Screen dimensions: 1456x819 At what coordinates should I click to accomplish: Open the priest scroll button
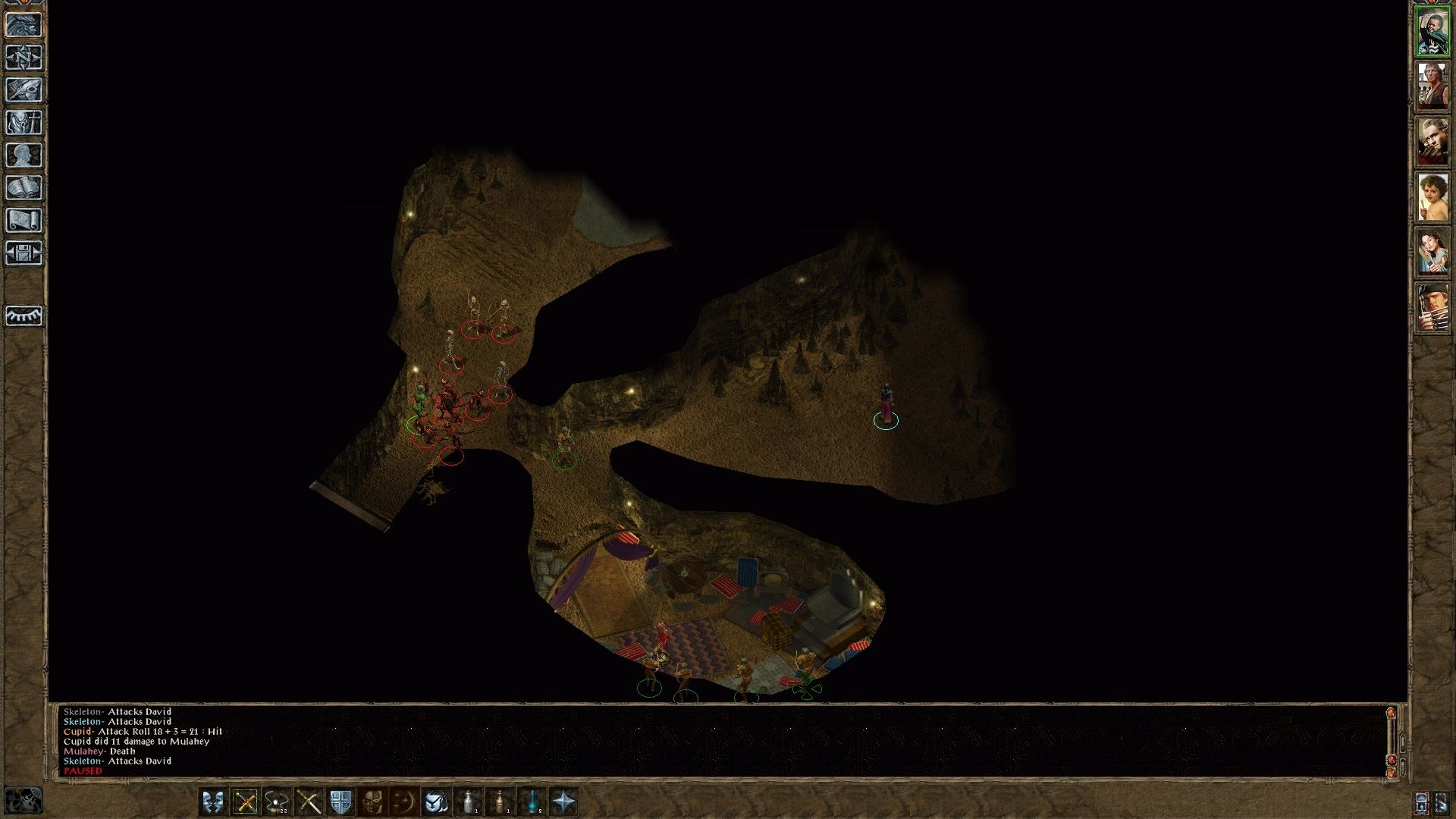coord(24,221)
